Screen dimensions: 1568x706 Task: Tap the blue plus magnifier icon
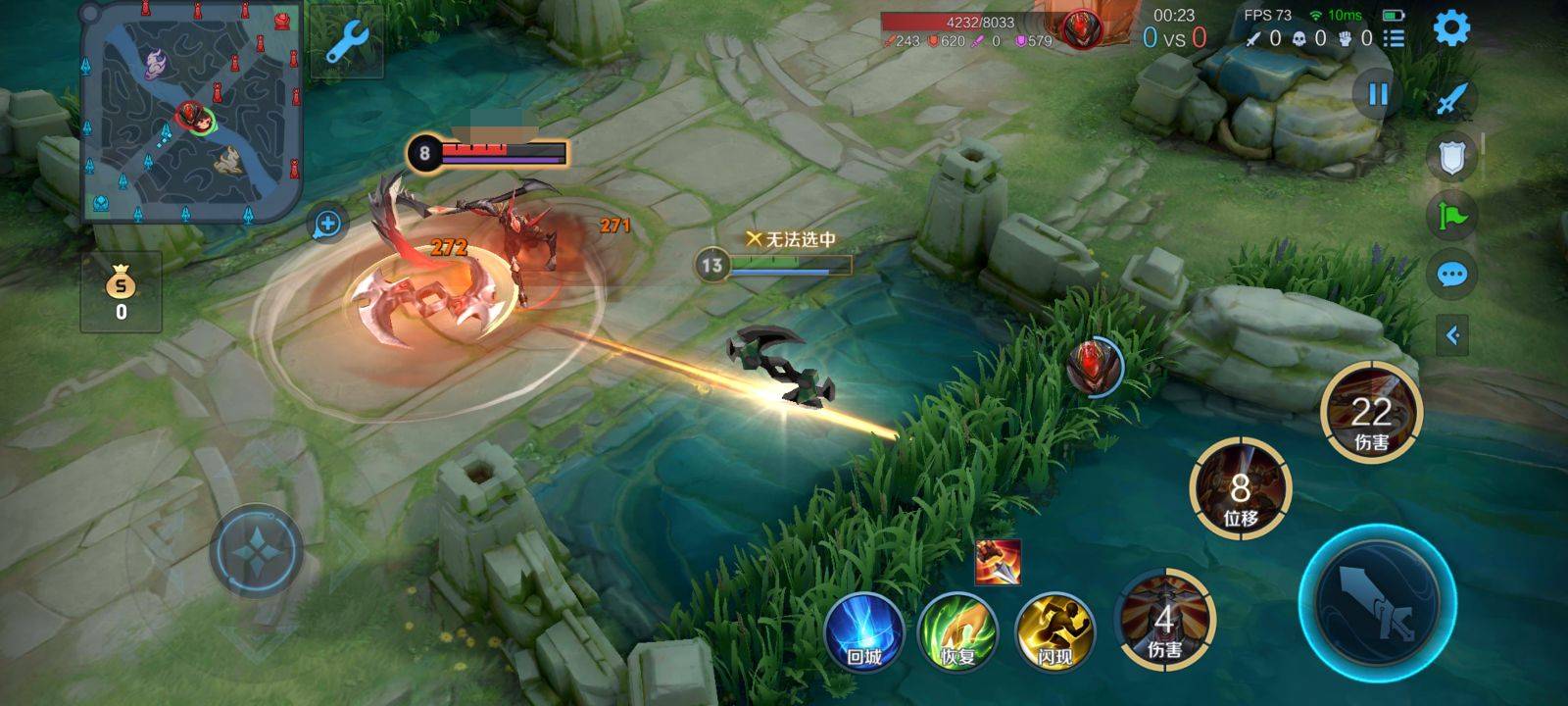[327, 224]
